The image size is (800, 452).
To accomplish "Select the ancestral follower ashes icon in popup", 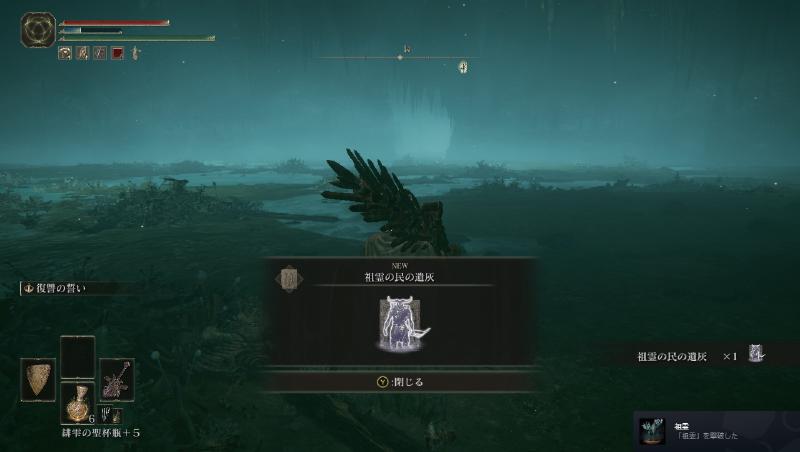I will 400,324.
